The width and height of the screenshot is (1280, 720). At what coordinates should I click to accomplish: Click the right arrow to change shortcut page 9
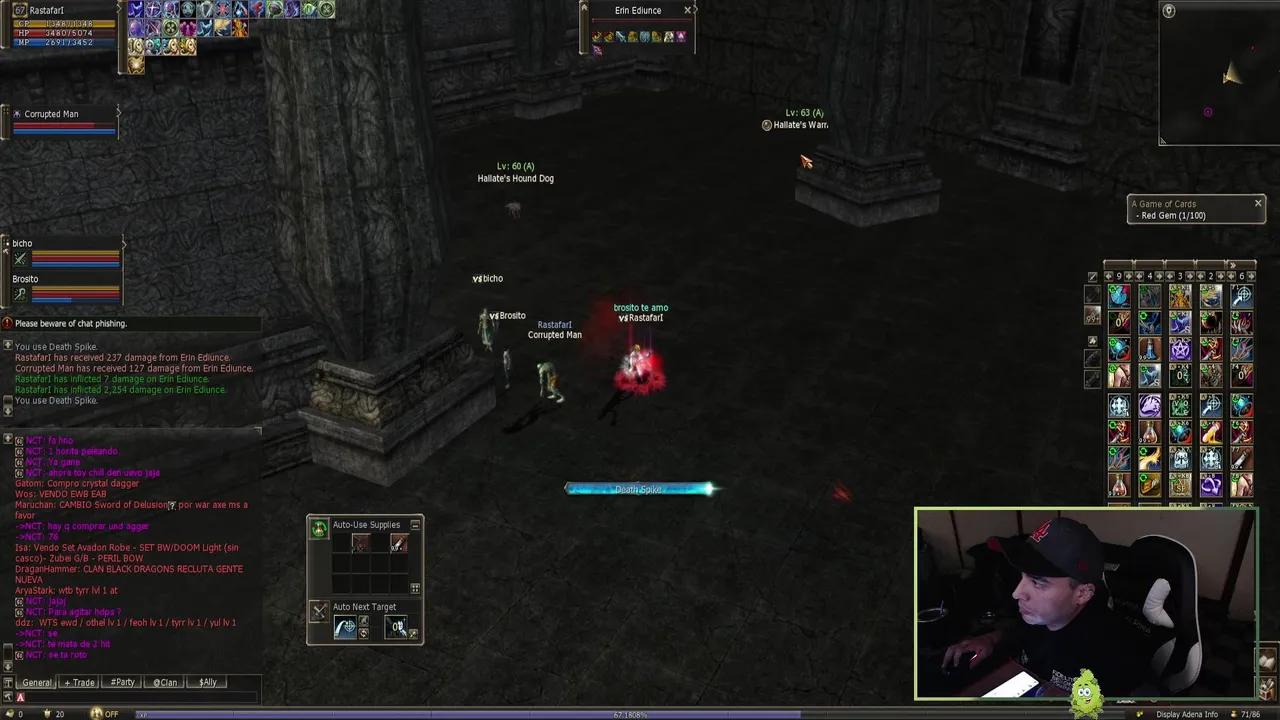(x=1128, y=276)
